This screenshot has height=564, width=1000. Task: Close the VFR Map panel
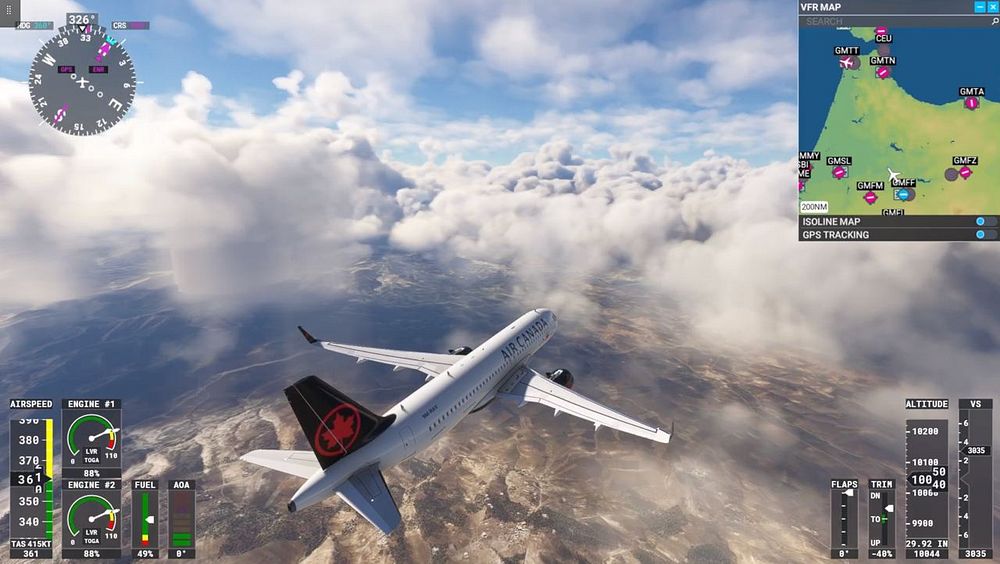[x=992, y=7]
